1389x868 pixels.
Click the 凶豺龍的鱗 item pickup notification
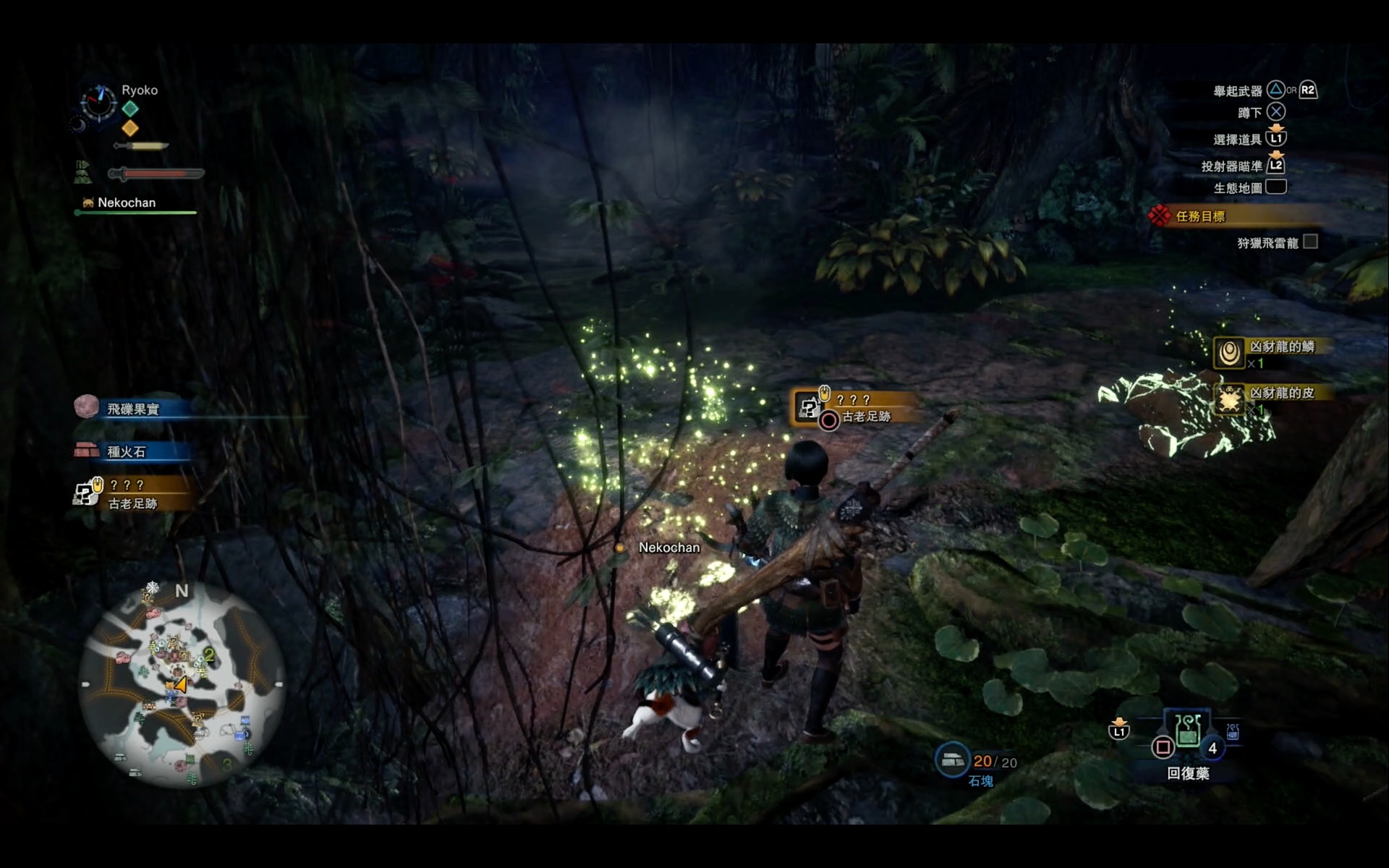click(x=1281, y=347)
